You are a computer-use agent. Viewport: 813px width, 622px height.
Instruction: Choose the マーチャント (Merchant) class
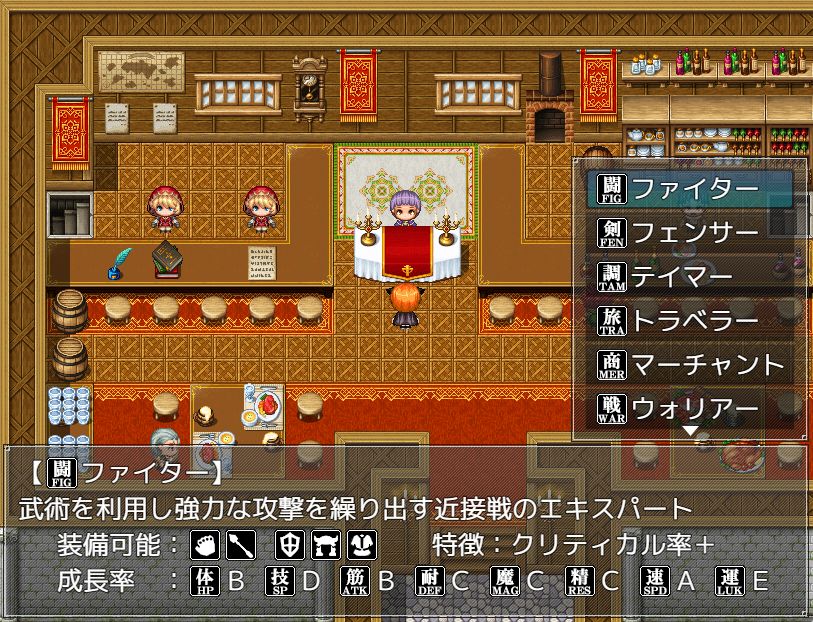point(692,364)
